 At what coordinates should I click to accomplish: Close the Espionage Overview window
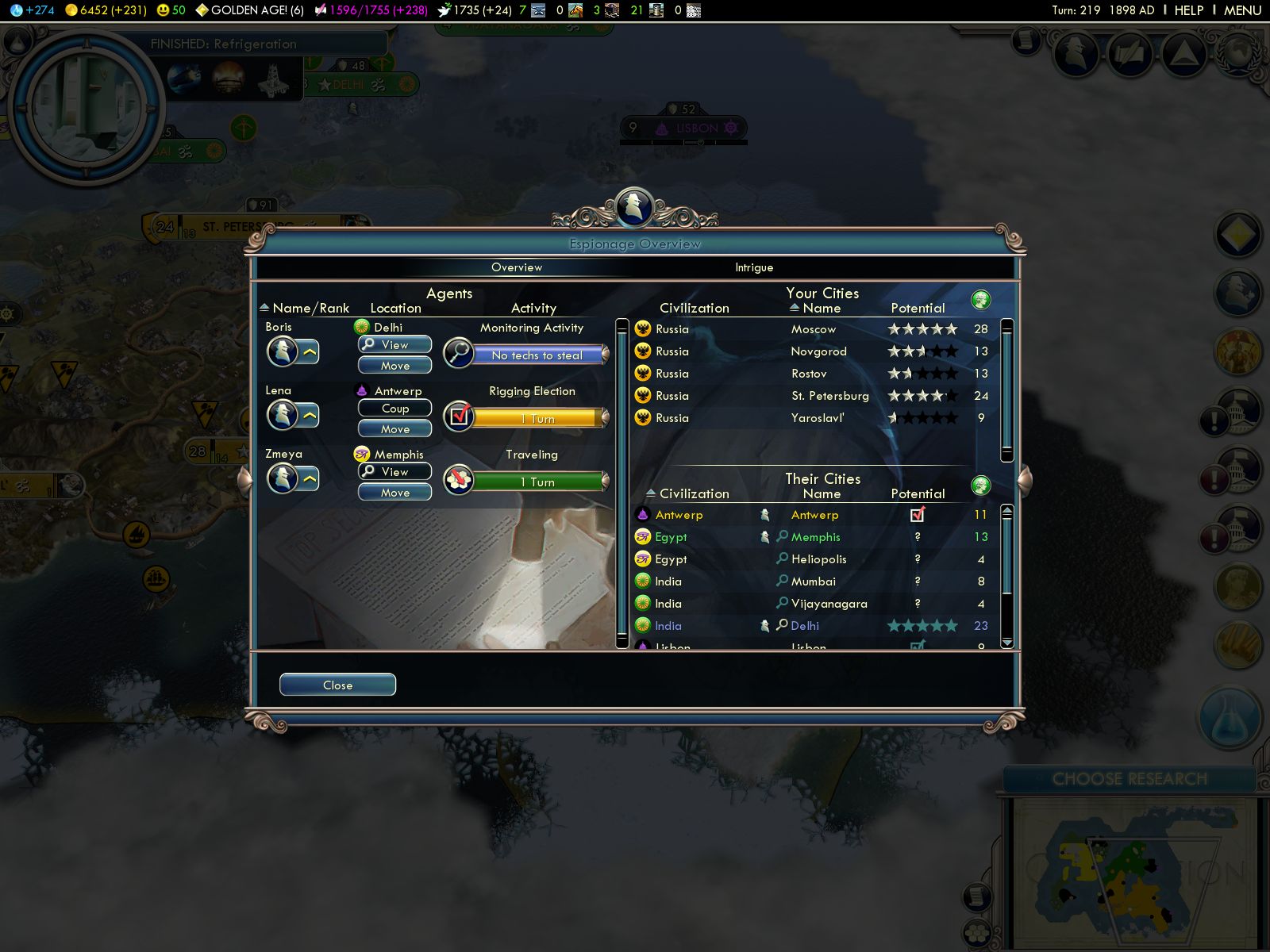click(337, 685)
